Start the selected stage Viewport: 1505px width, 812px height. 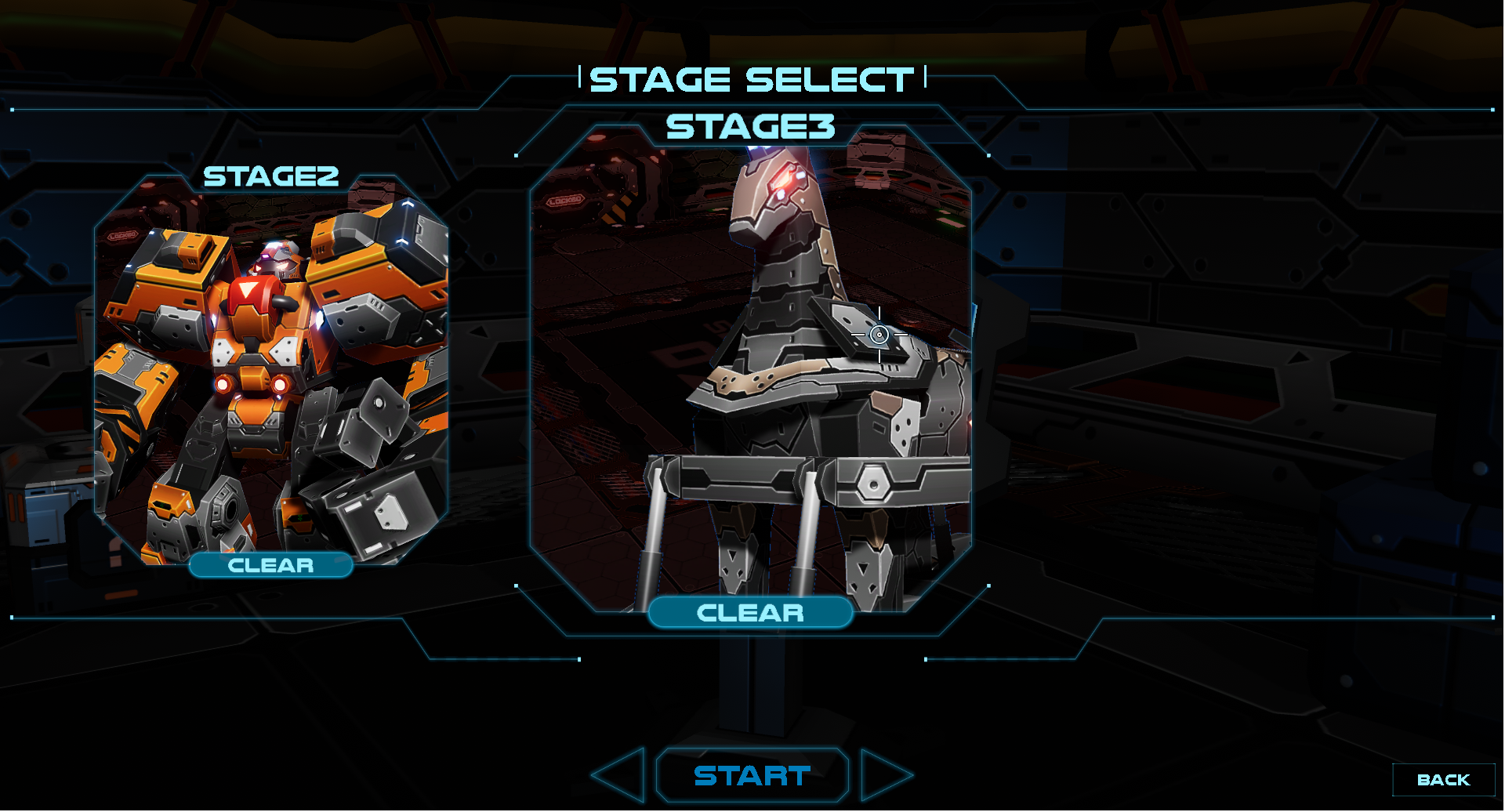coord(752,776)
